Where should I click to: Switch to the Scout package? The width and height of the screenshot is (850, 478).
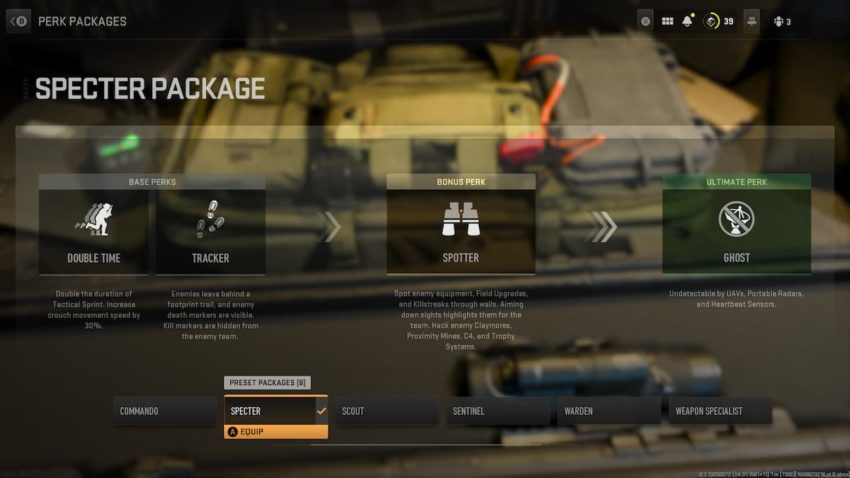[x=386, y=411]
